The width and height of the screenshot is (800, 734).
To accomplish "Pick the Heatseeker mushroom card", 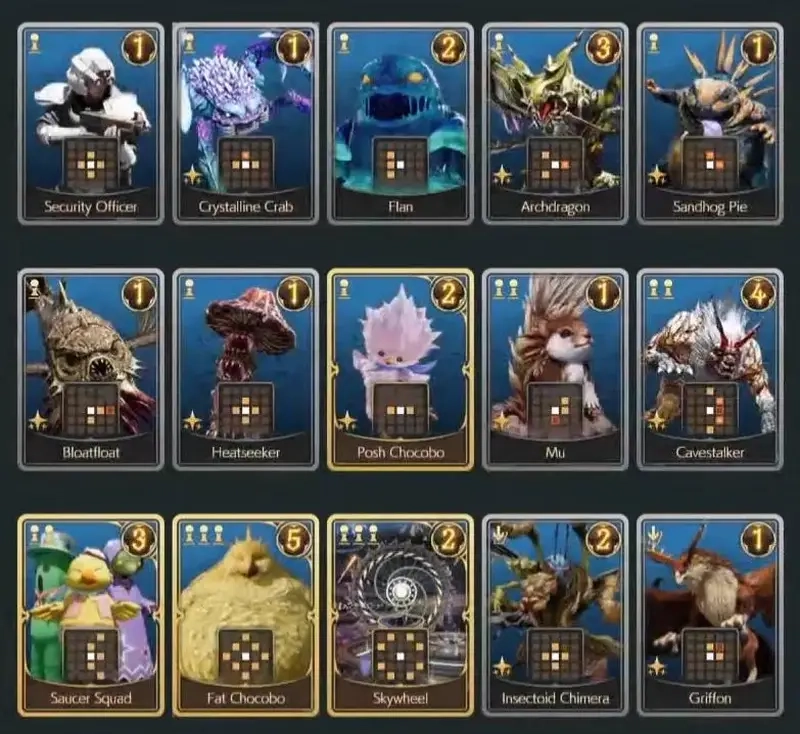I will click(246, 369).
